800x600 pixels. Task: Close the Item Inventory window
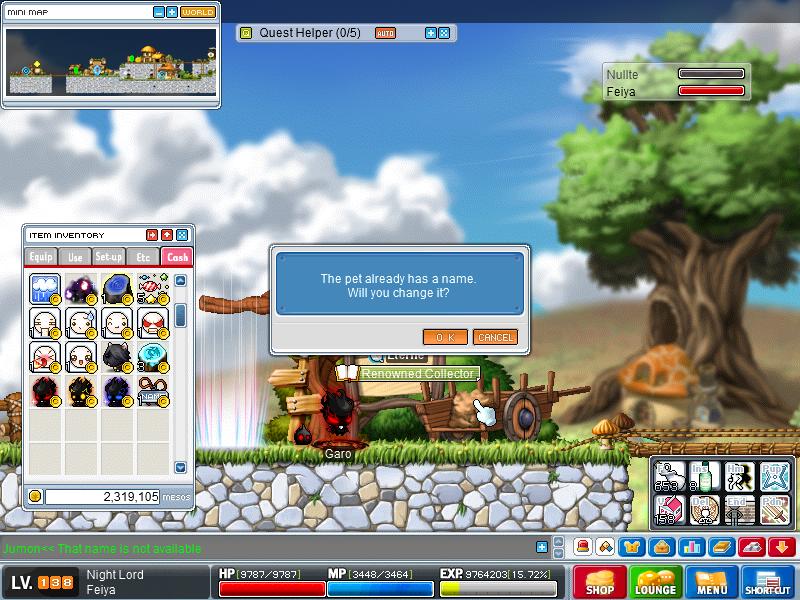tap(182, 234)
